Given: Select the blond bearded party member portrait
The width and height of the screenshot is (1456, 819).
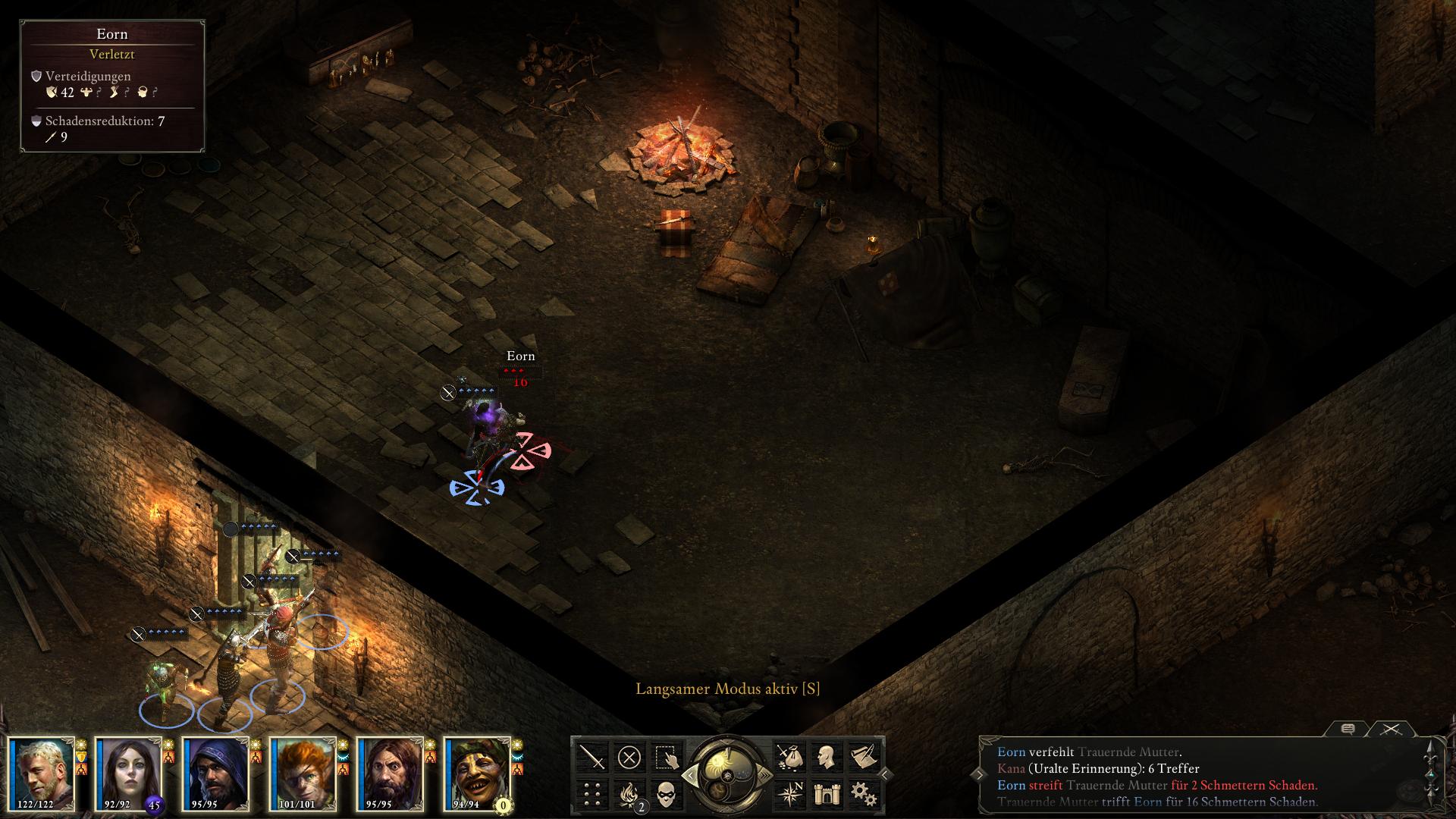Looking at the screenshot, I should [41, 773].
